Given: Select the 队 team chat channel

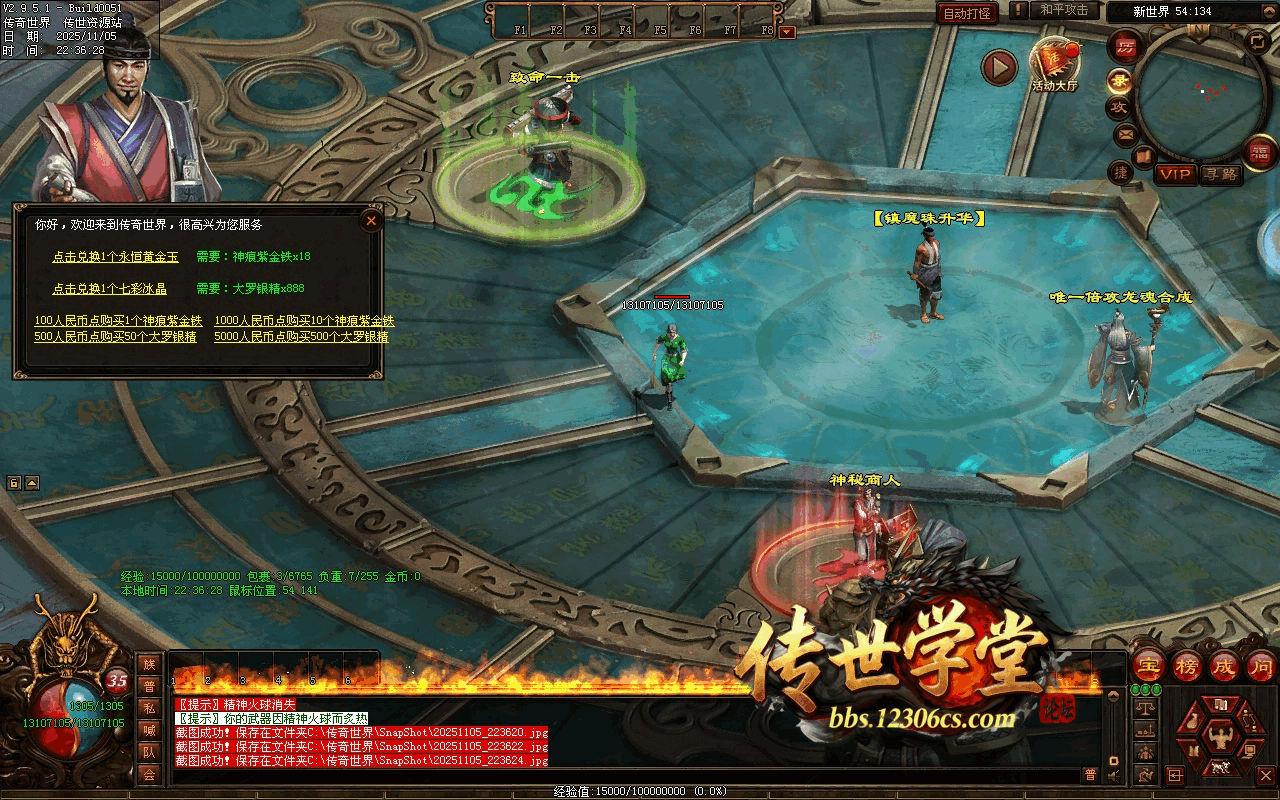Looking at the screenshot, I should [149, 752].
